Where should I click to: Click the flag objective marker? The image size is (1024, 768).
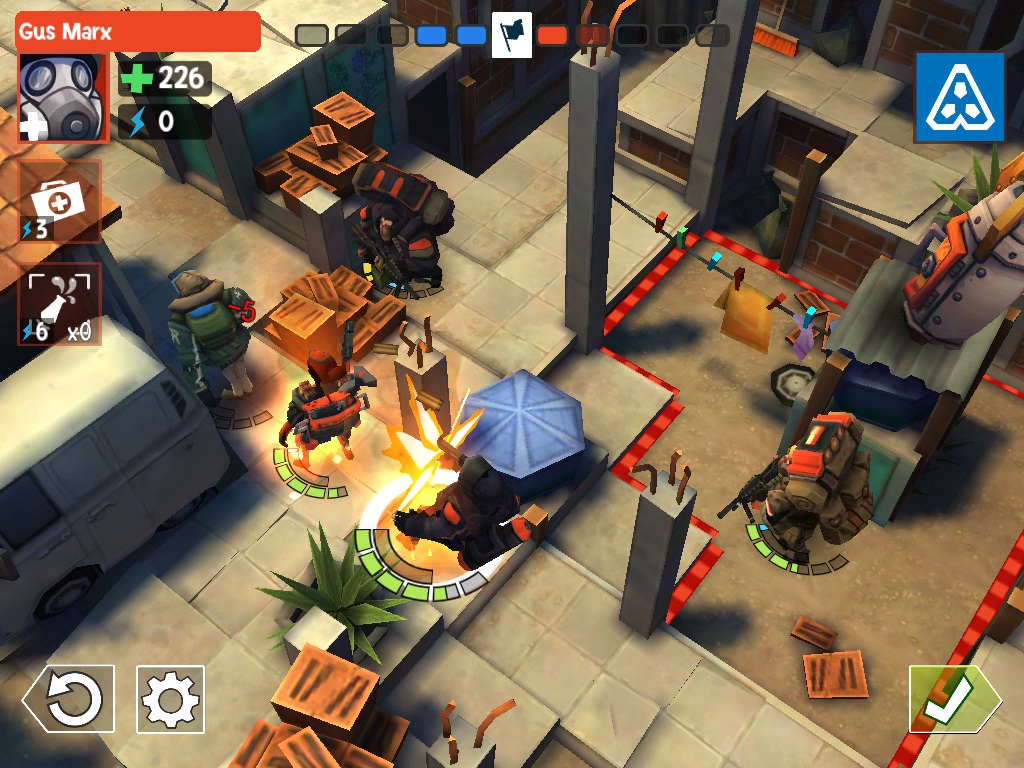pyautogui.click(x=511, y=36)
